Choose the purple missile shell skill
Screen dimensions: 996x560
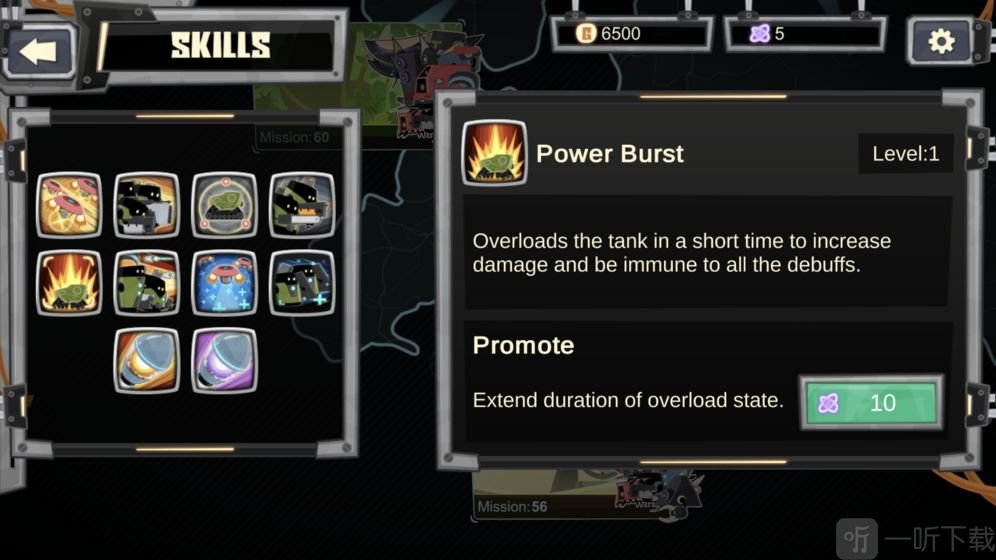pyautogui.click(x=224, y=360)
